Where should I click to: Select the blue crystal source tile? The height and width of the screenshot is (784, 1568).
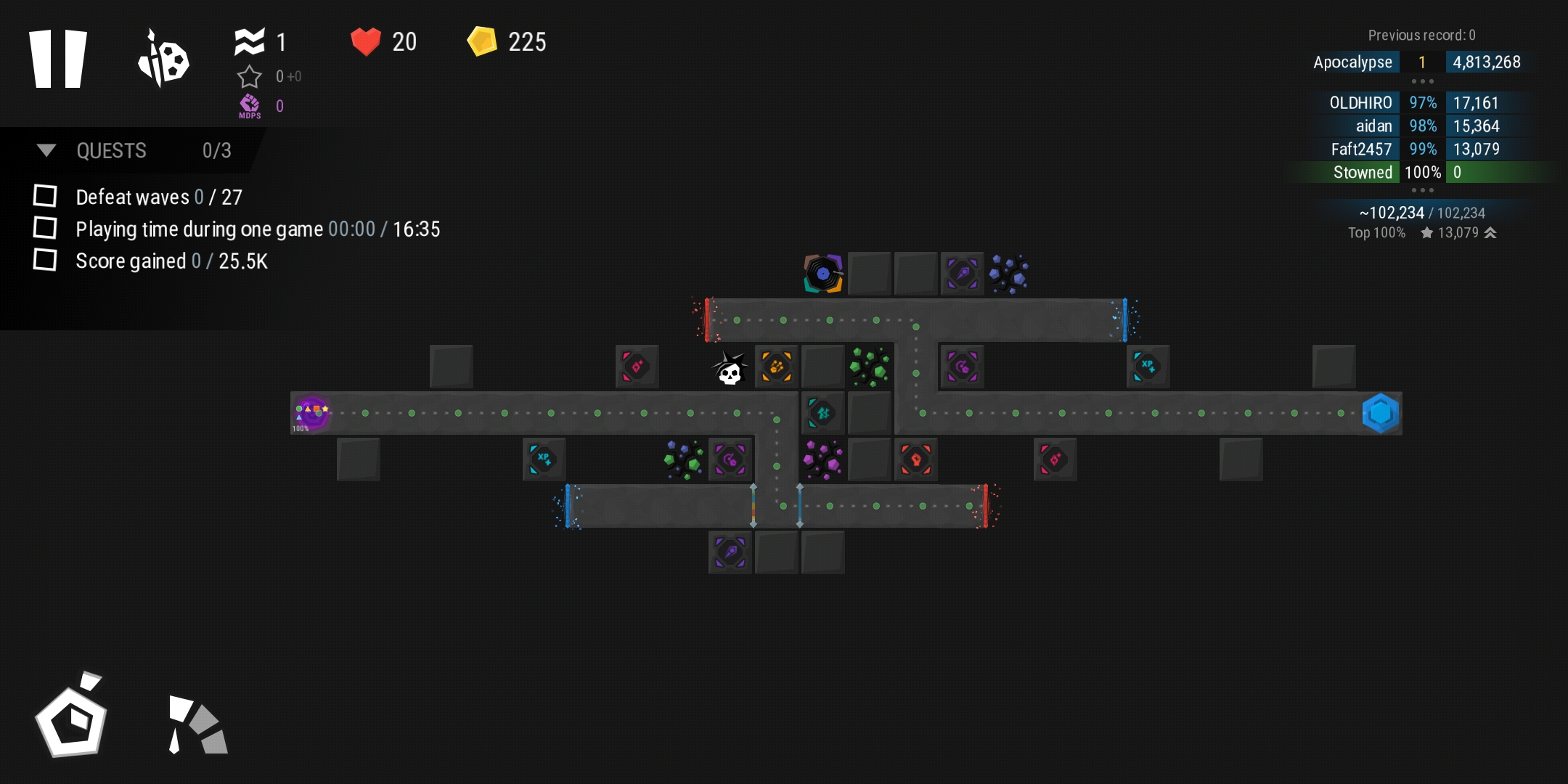point(1009,274)
